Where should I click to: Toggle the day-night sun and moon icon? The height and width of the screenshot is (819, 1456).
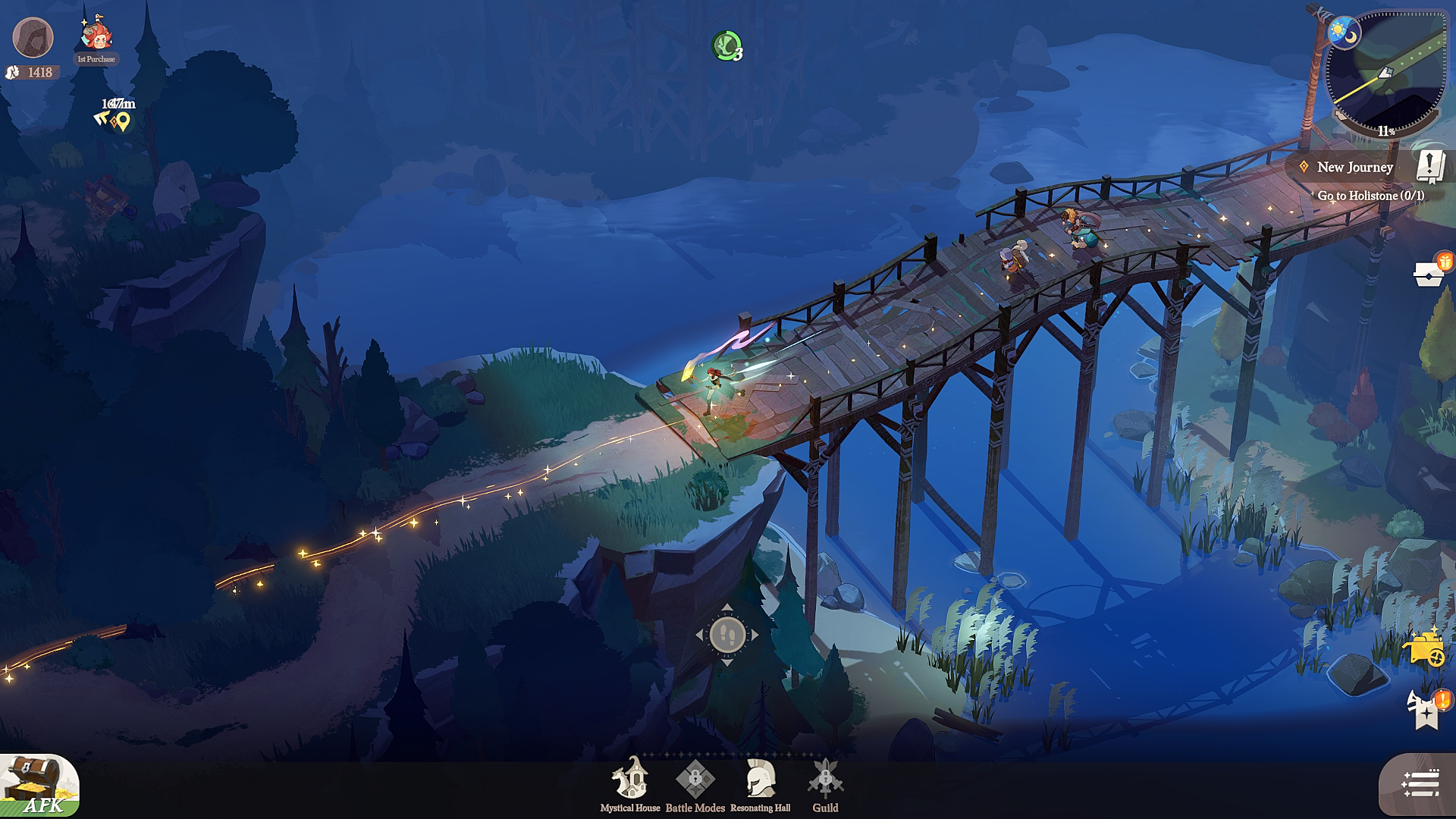tap(1344, 33)
